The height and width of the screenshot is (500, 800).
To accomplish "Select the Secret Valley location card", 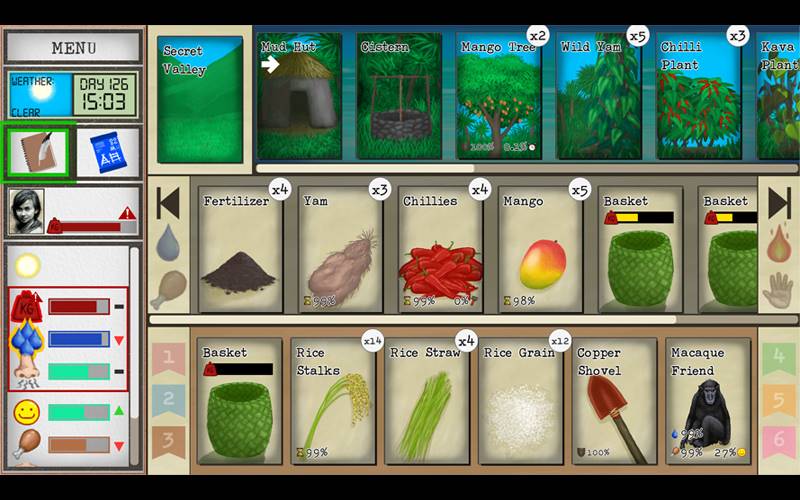I will (x=199, y=99).
